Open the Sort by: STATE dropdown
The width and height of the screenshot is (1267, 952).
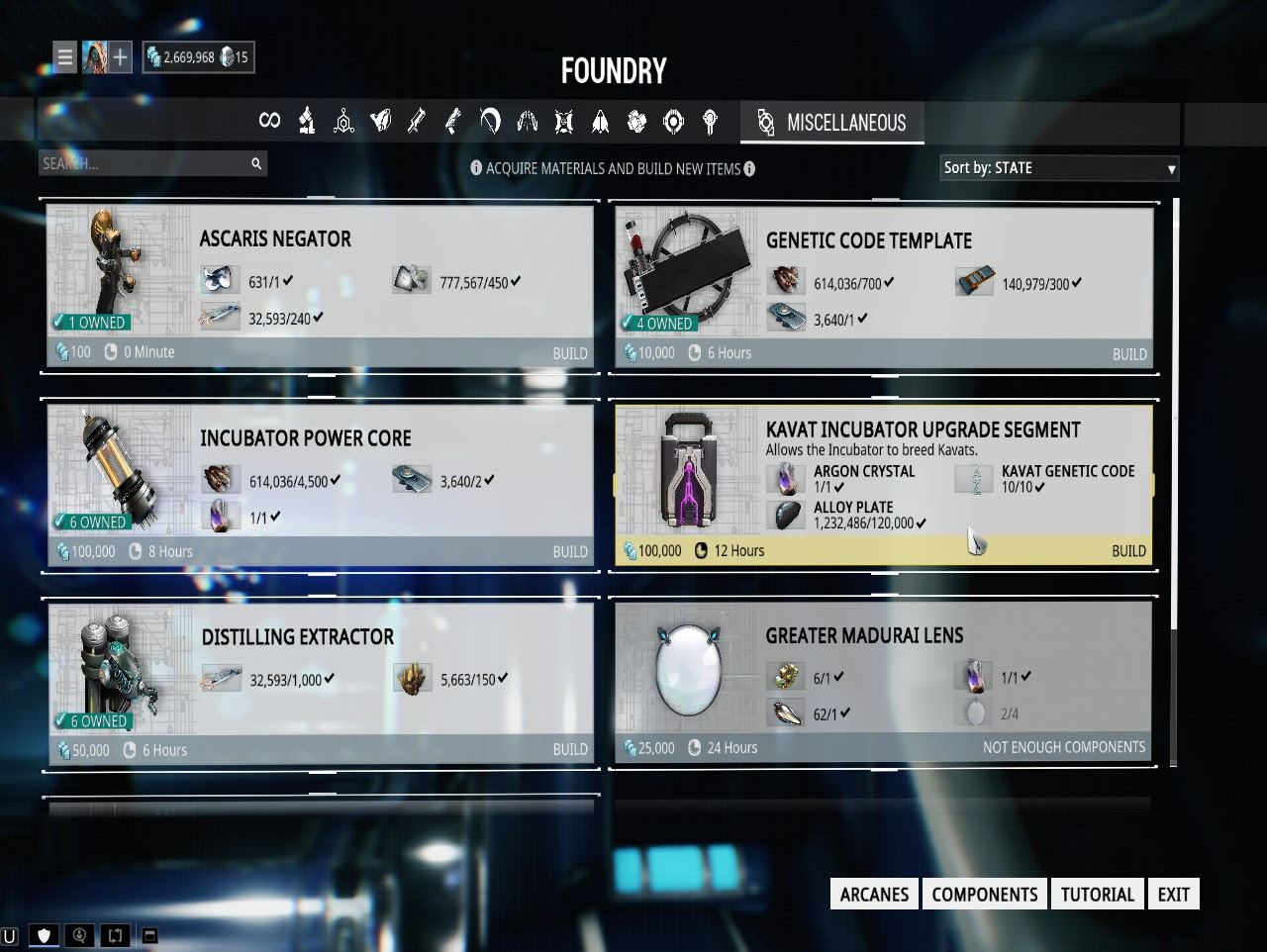(x=1059, y=168)
